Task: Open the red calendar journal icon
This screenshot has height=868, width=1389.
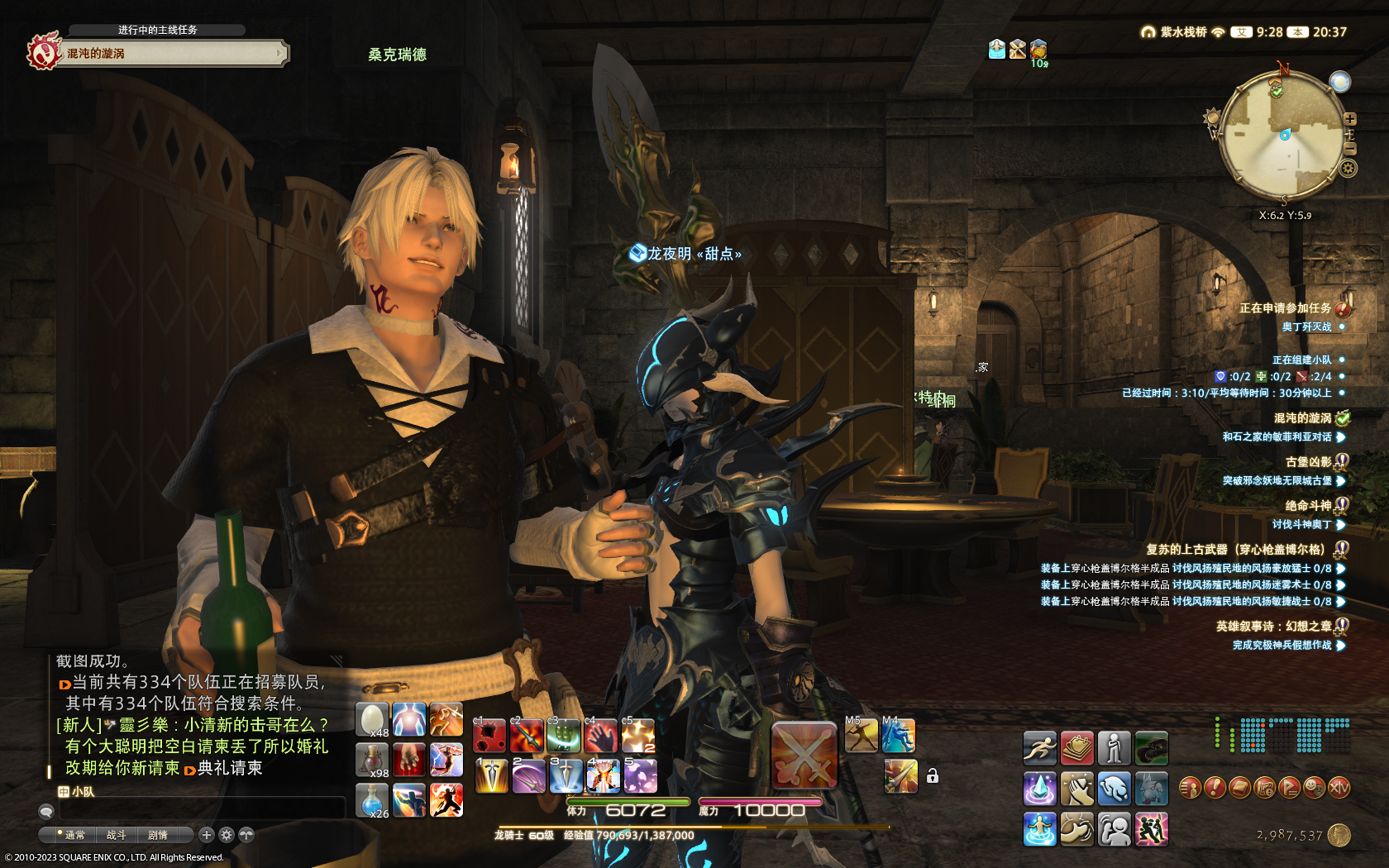Action: click(x=1077, y=748)
